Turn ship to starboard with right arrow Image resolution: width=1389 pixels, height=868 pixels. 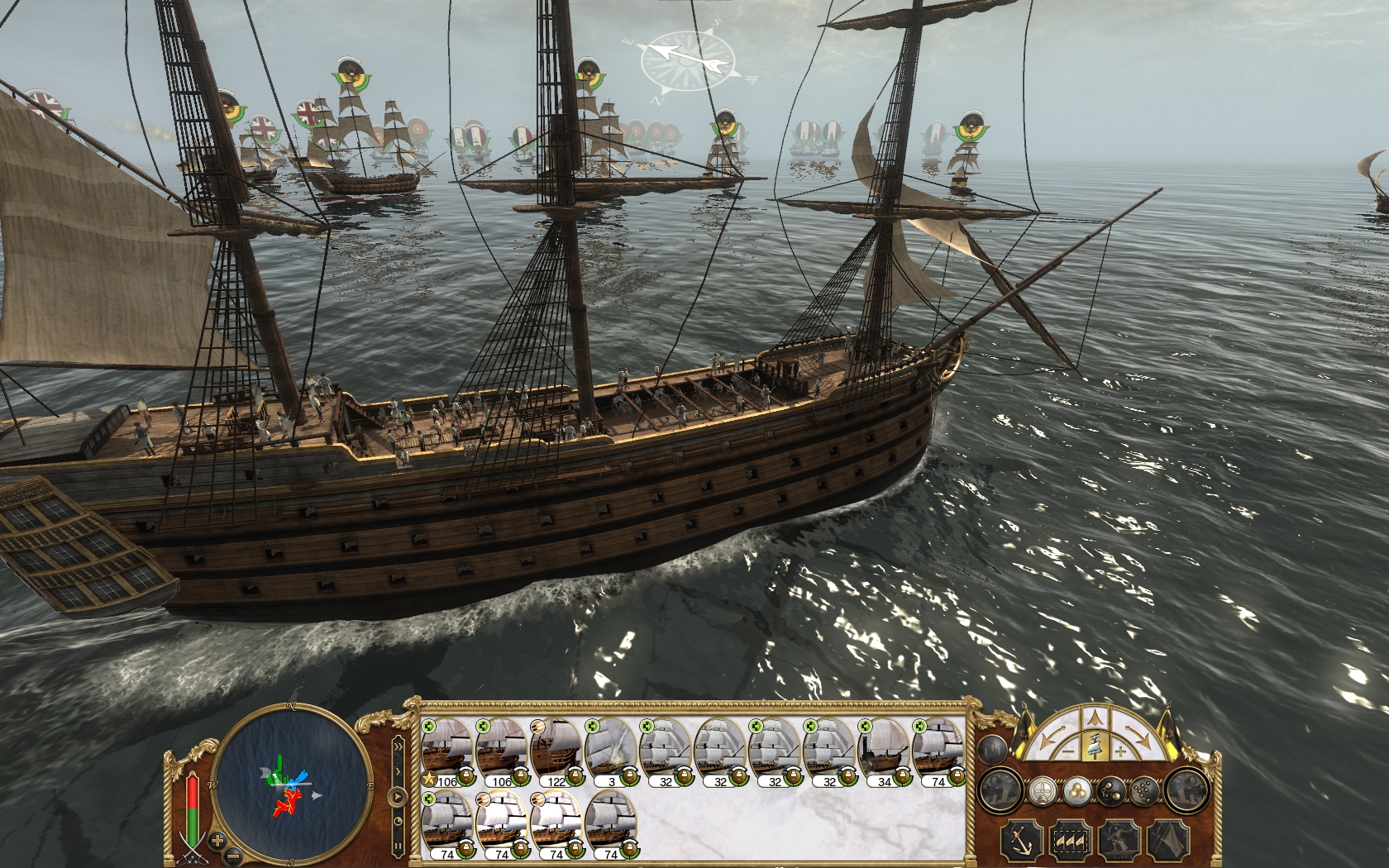click(1140, 738)
